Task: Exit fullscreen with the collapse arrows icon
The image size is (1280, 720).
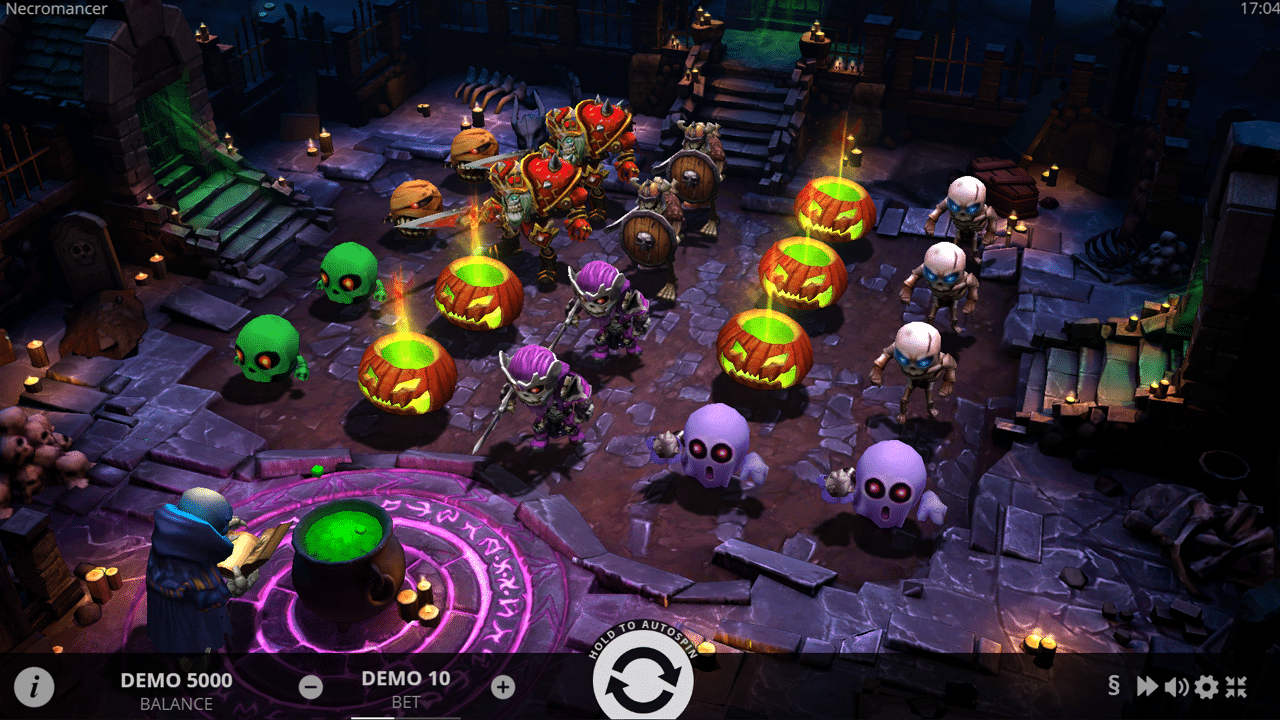Action: tap(1237, 686)
